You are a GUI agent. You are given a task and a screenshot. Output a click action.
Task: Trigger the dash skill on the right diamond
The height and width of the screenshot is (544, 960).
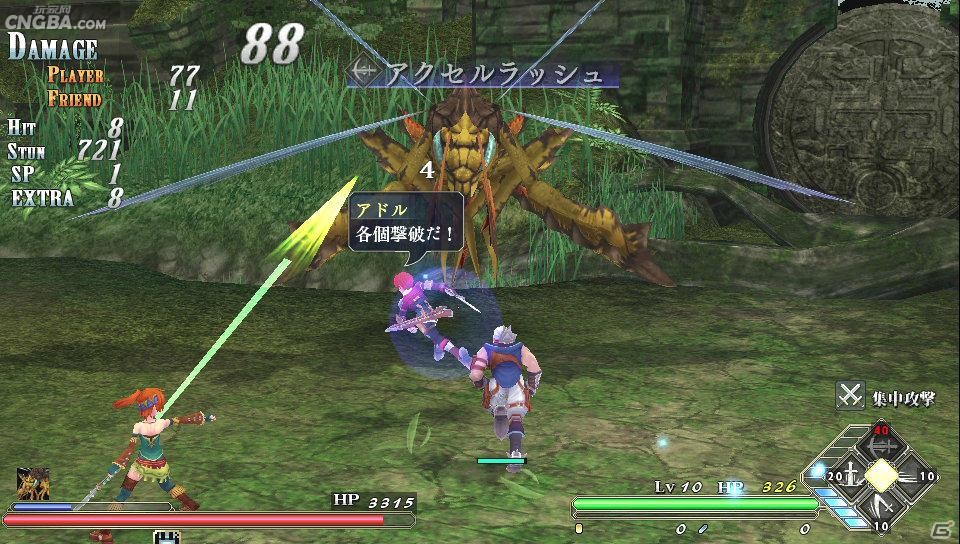point(914,476)
